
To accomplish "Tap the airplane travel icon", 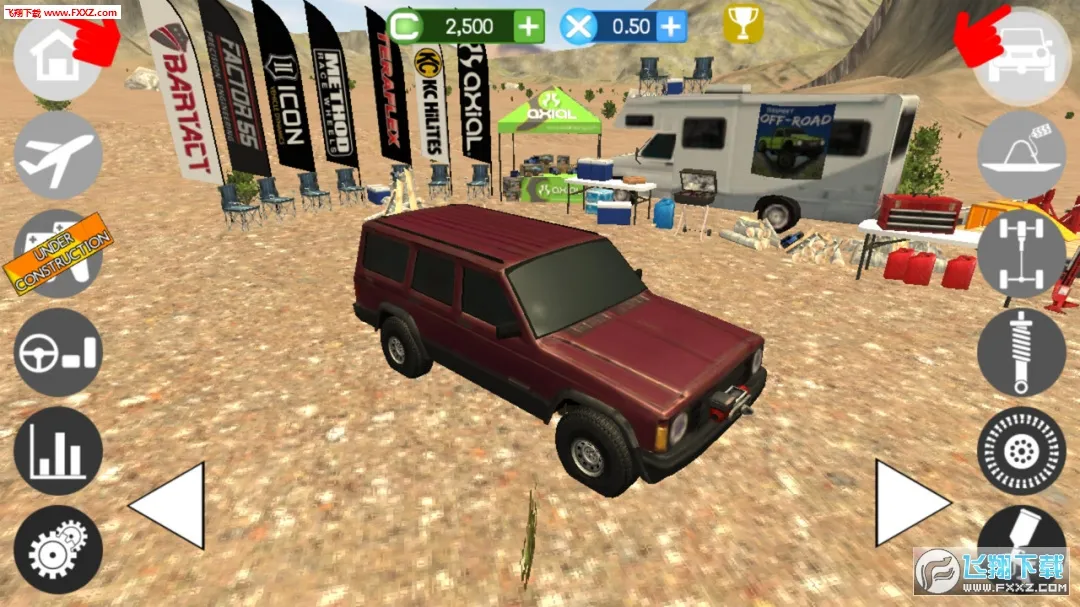I will tap(58, 155).
